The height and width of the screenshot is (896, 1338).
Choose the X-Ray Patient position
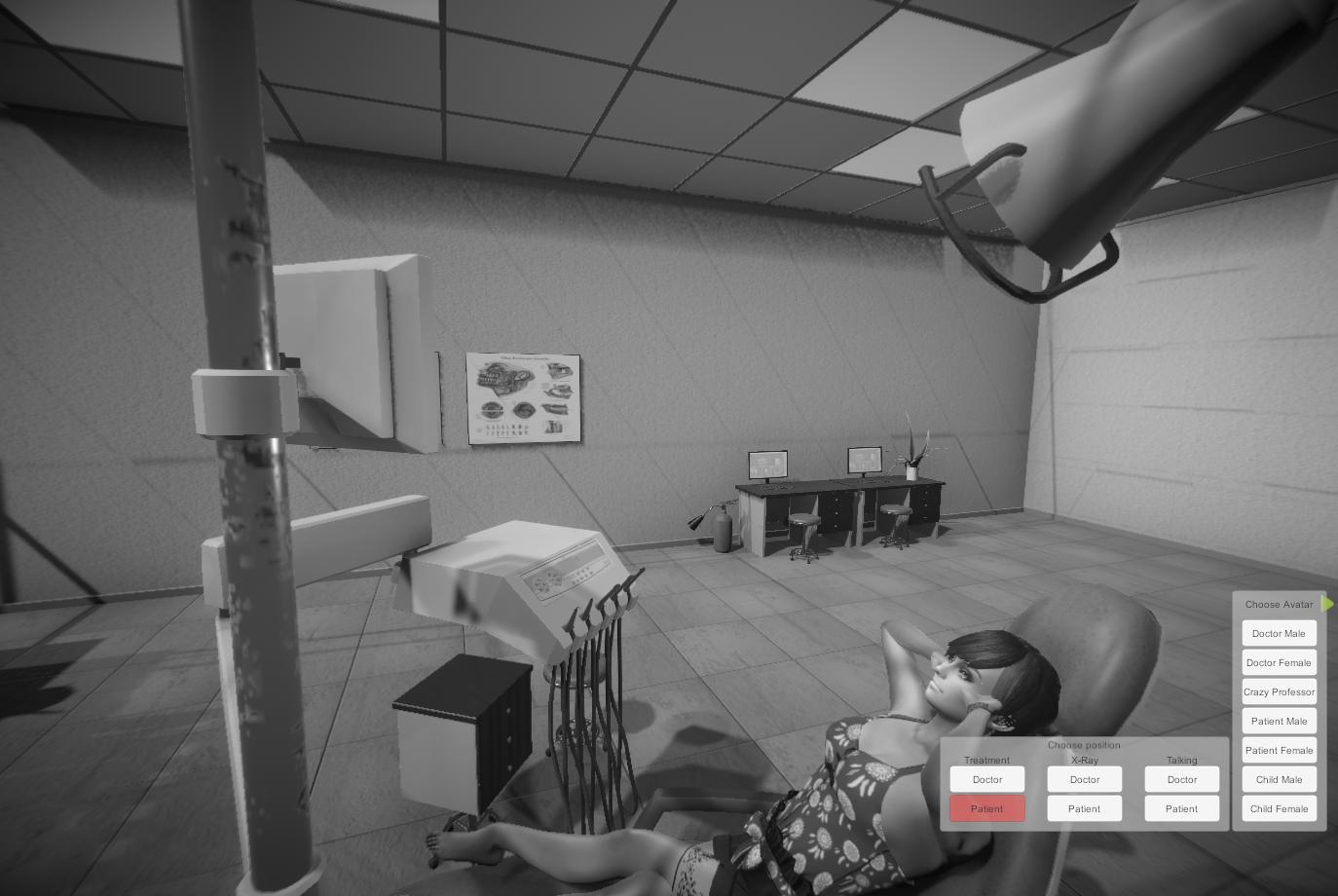click(x=1085, y=808)
